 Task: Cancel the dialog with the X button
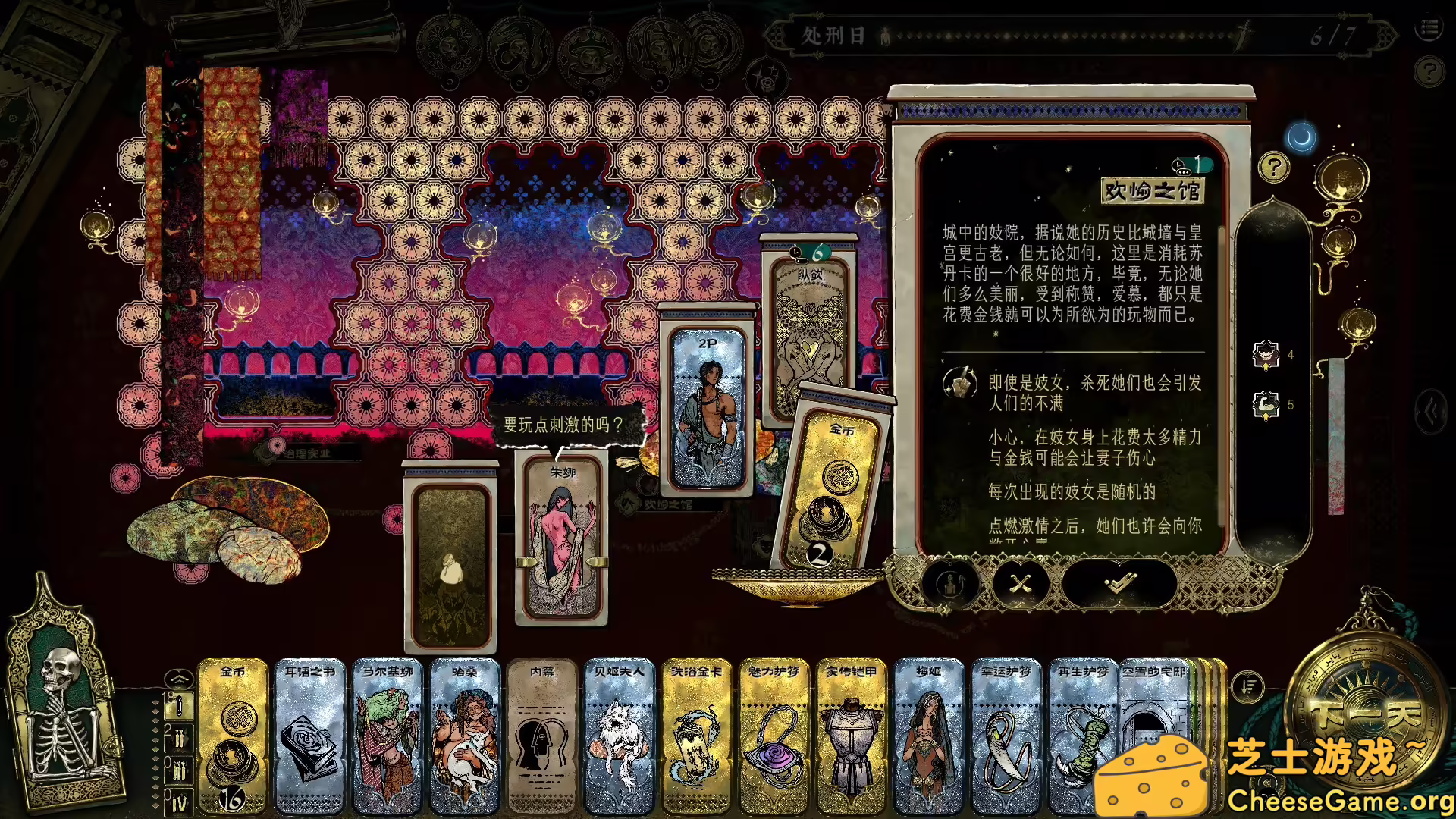[x=1022, y=584]
